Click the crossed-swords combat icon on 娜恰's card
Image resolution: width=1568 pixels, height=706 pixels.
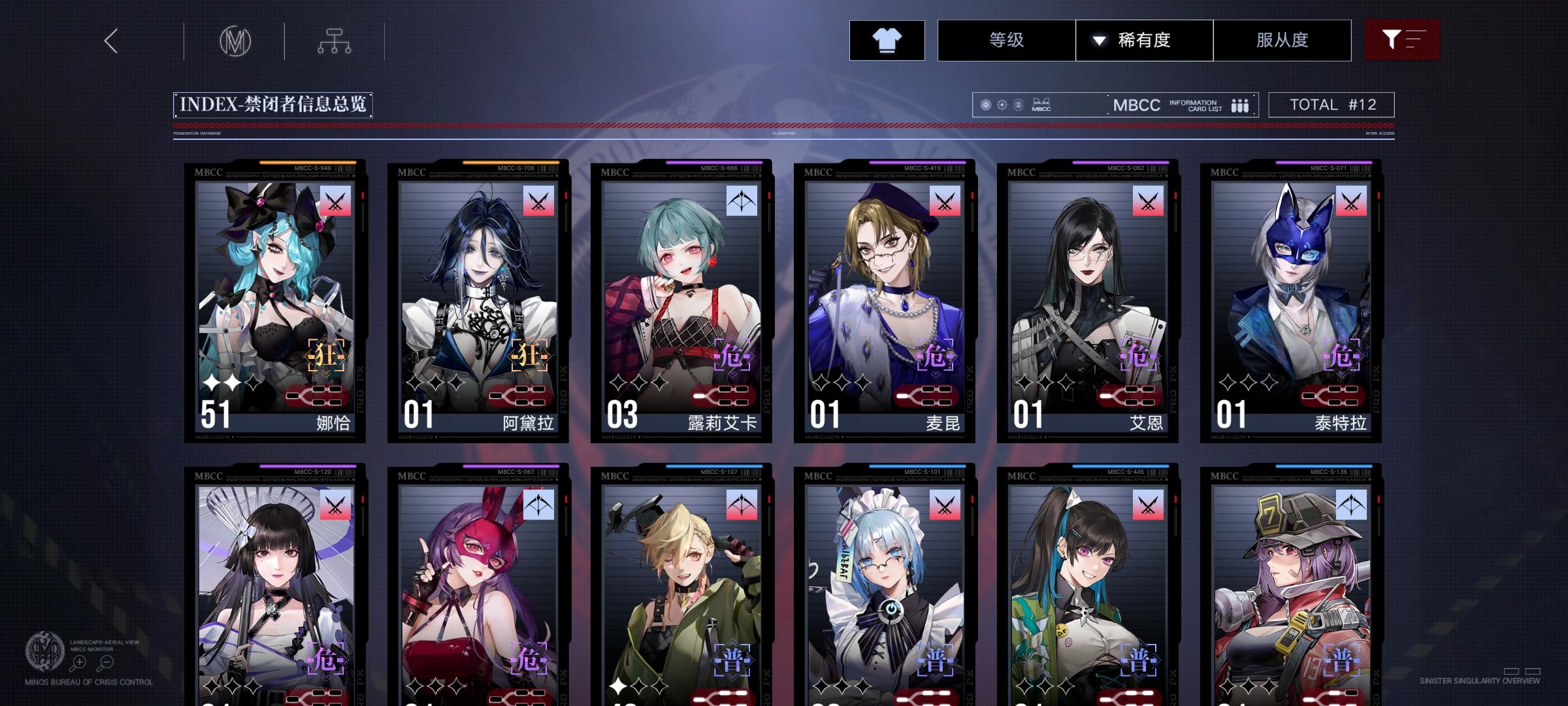[334, 202]
